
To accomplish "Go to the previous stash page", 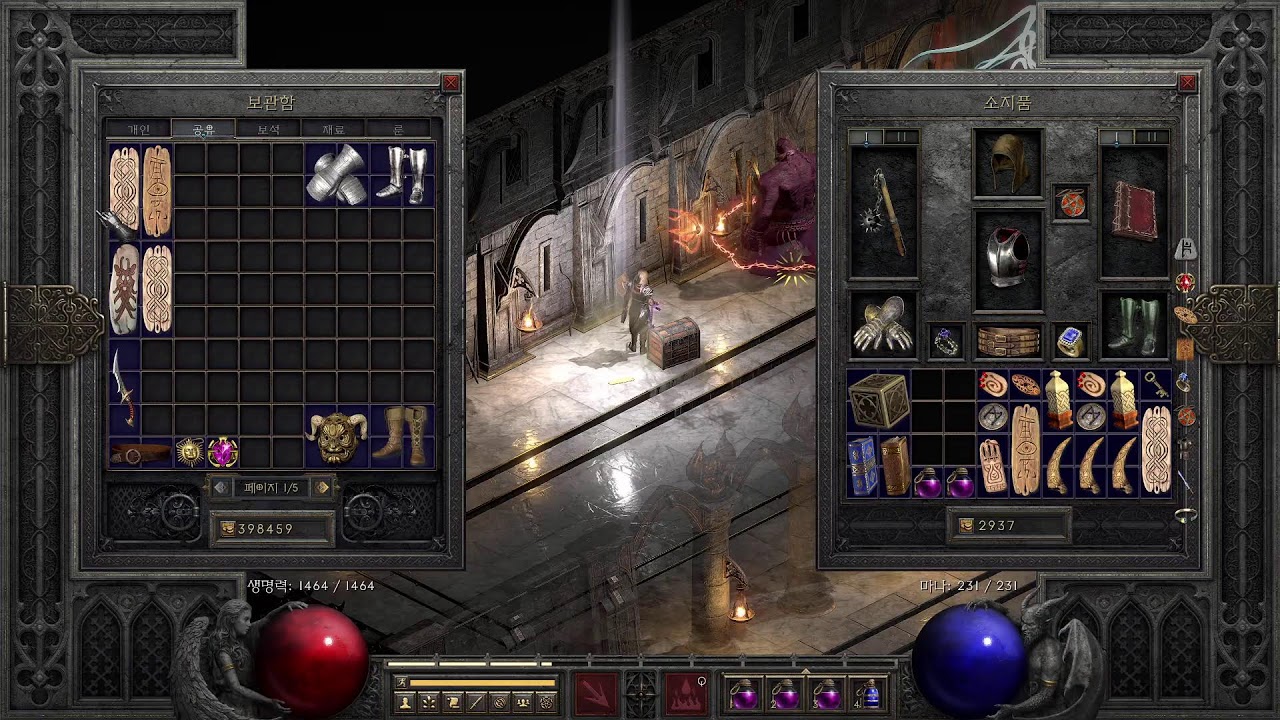I will (x=220, y=488).
